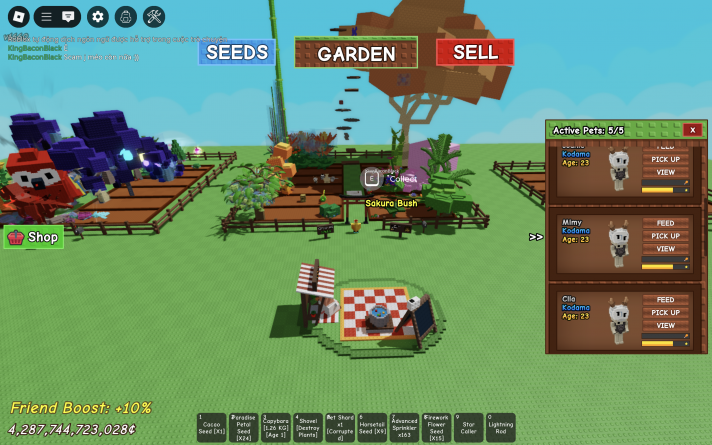Teleport with the GARDEN button
The height and width of the screenshot is (445, 712).
click(356, 53)
